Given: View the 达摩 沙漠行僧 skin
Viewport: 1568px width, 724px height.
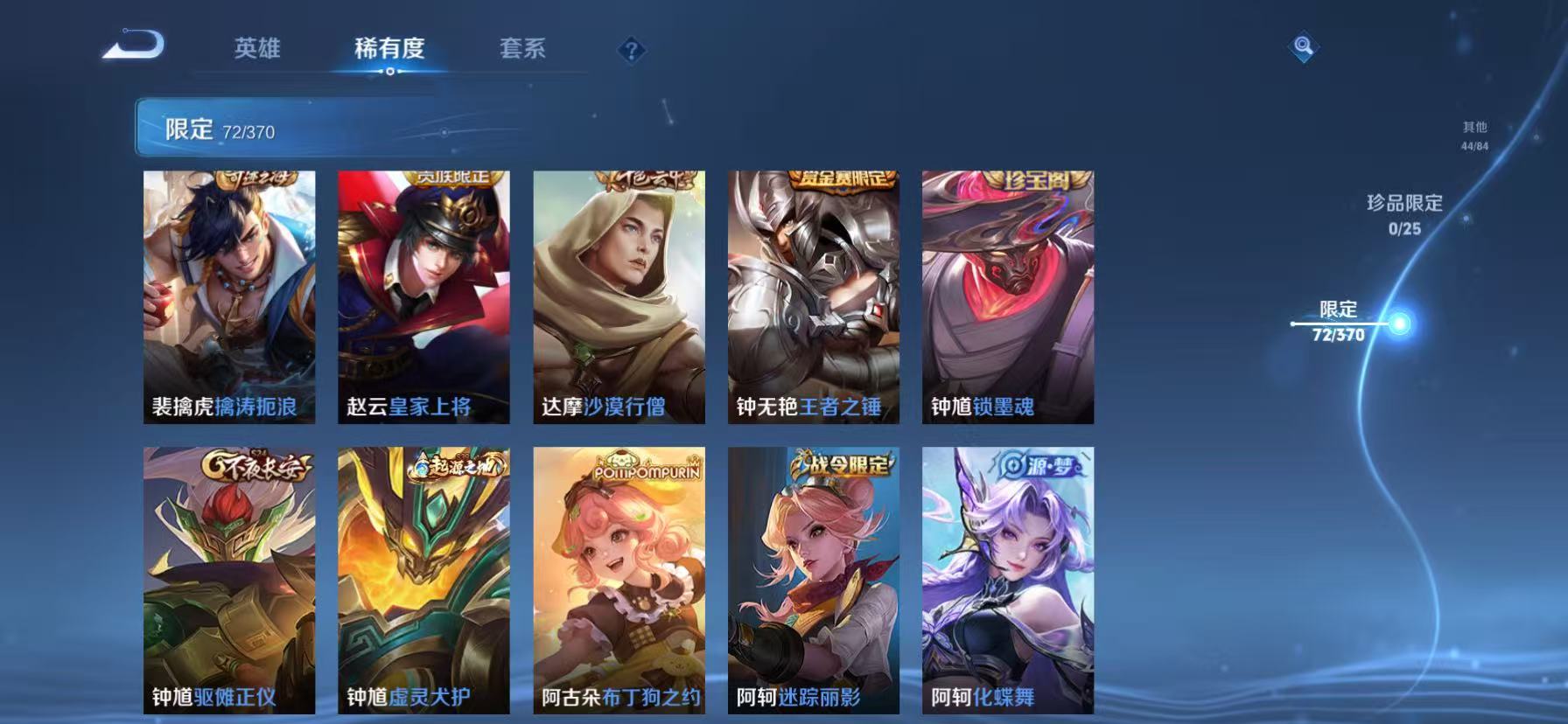Looking at the screenshot, I should tap(621, 297).
